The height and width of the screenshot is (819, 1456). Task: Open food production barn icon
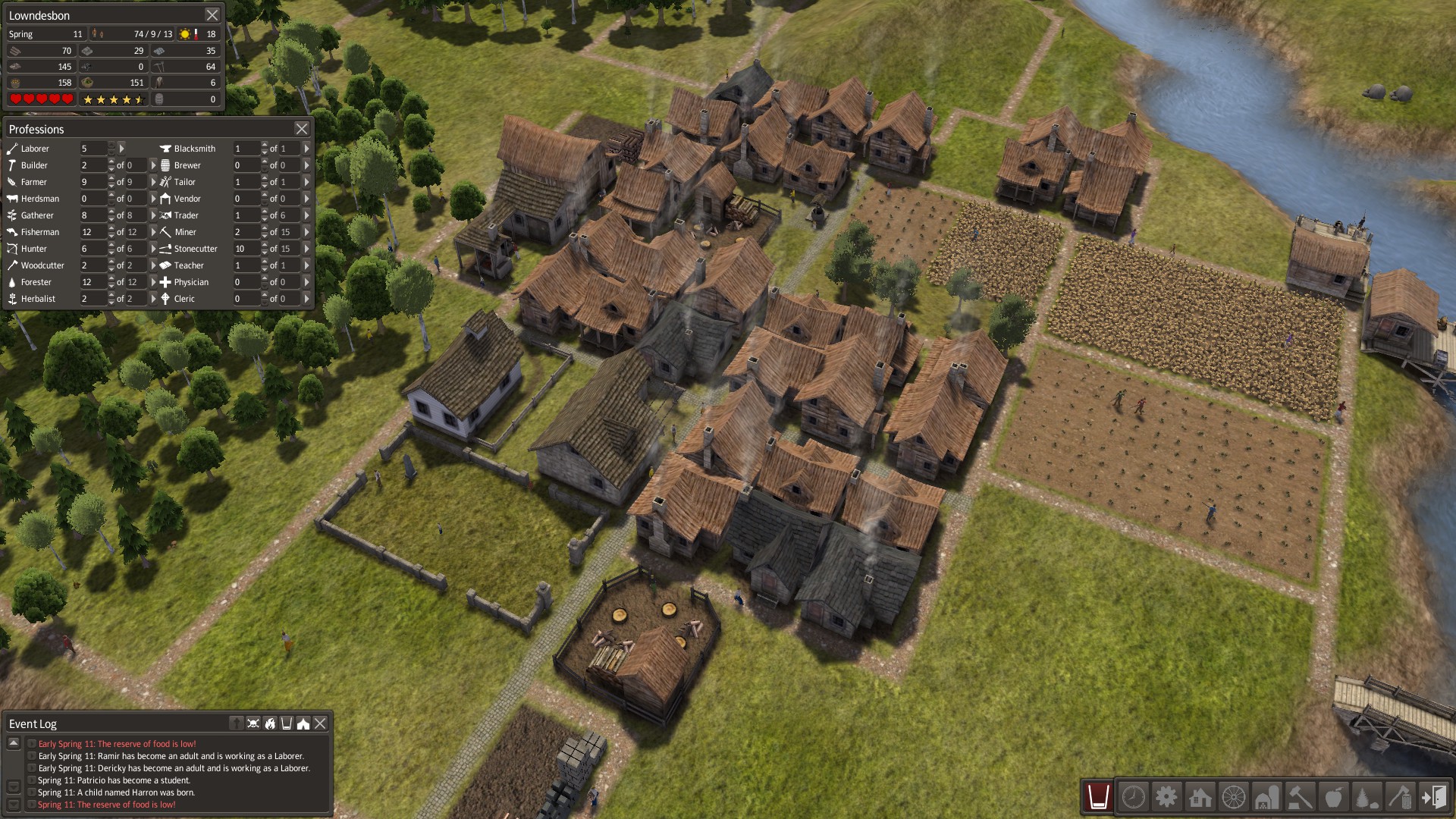[x=1267, y=798]
